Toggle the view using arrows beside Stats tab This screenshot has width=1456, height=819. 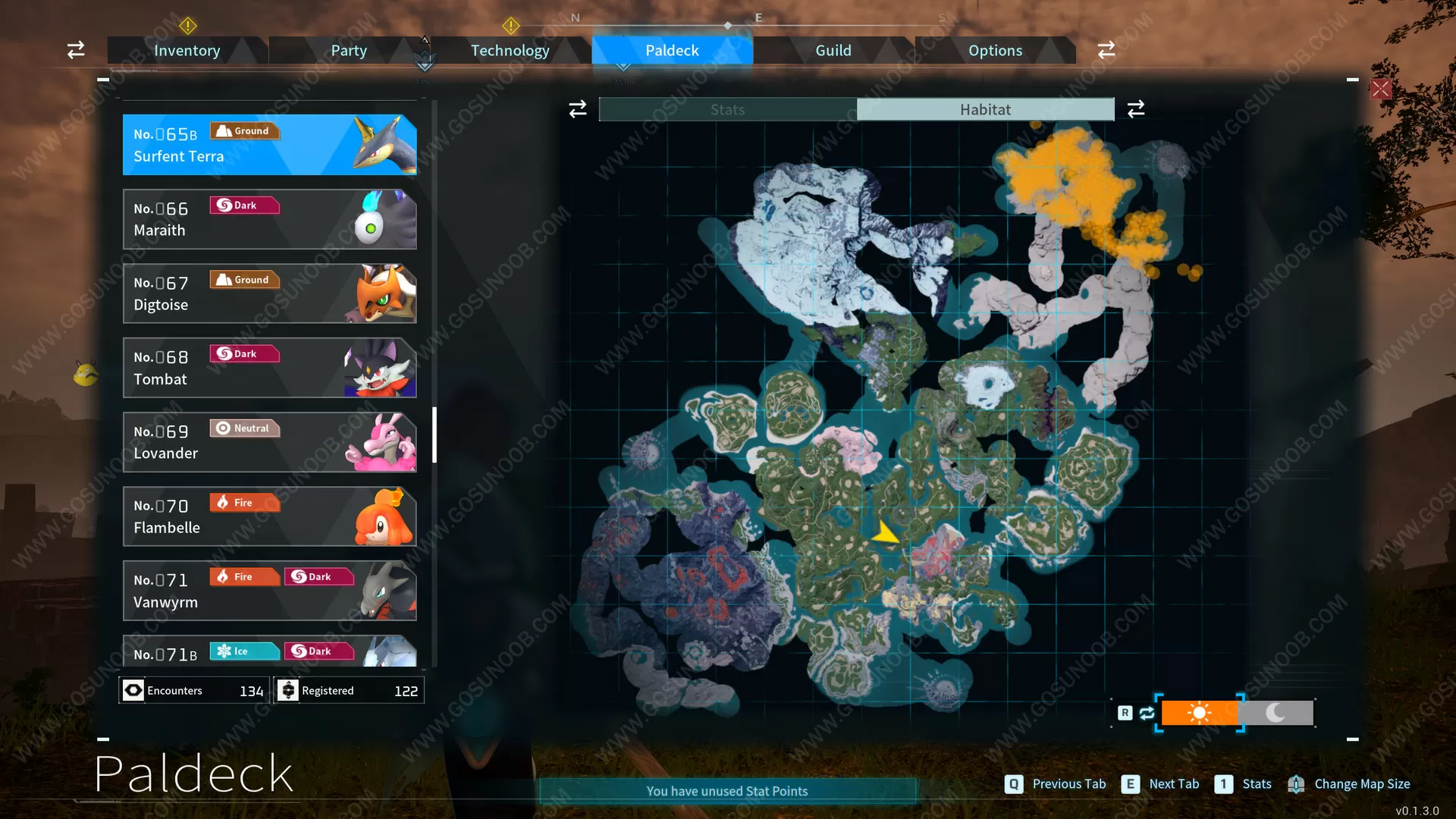pos(577,108)
